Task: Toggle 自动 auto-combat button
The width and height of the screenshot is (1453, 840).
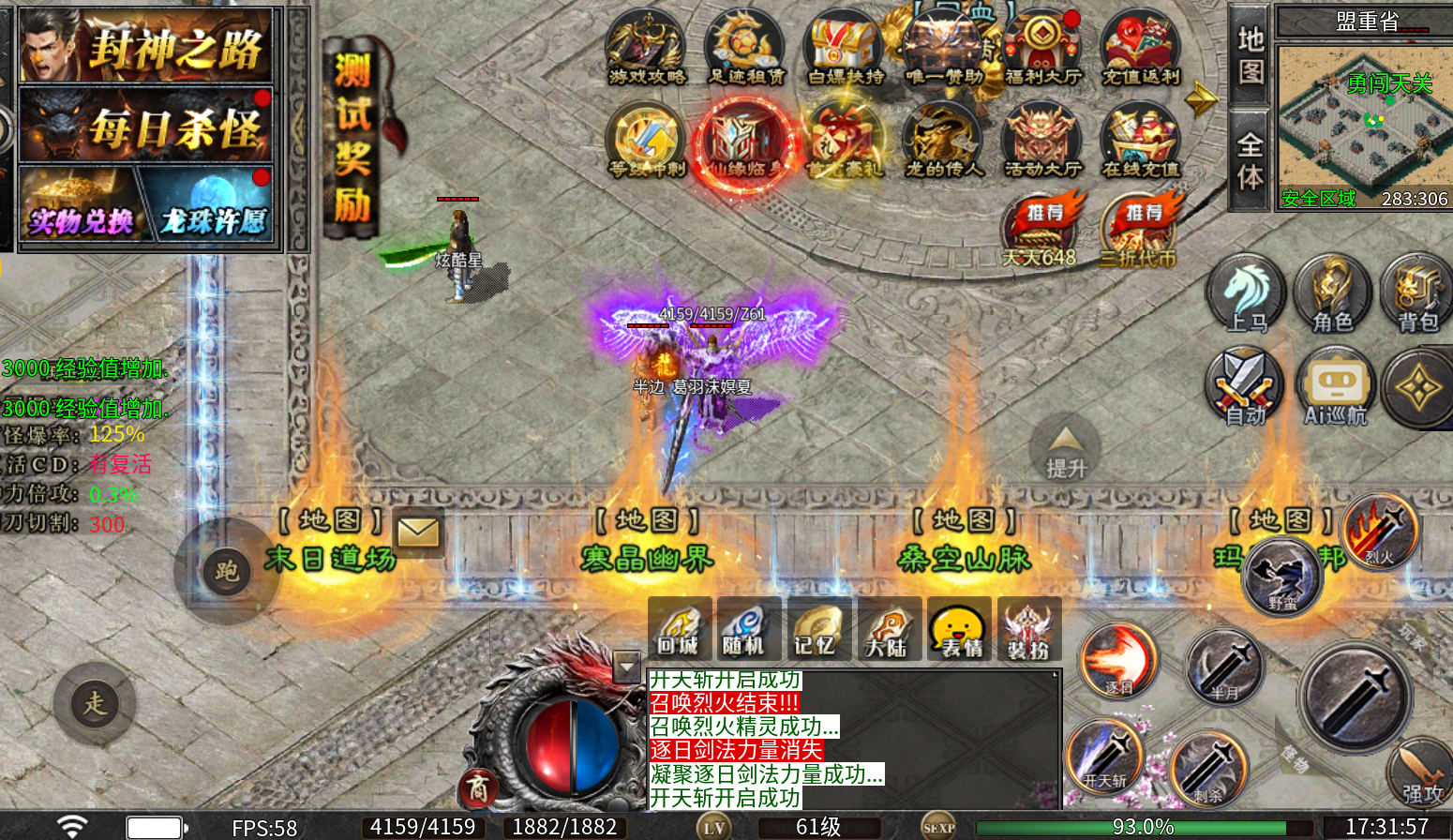Action: (x=1246, y=386)
